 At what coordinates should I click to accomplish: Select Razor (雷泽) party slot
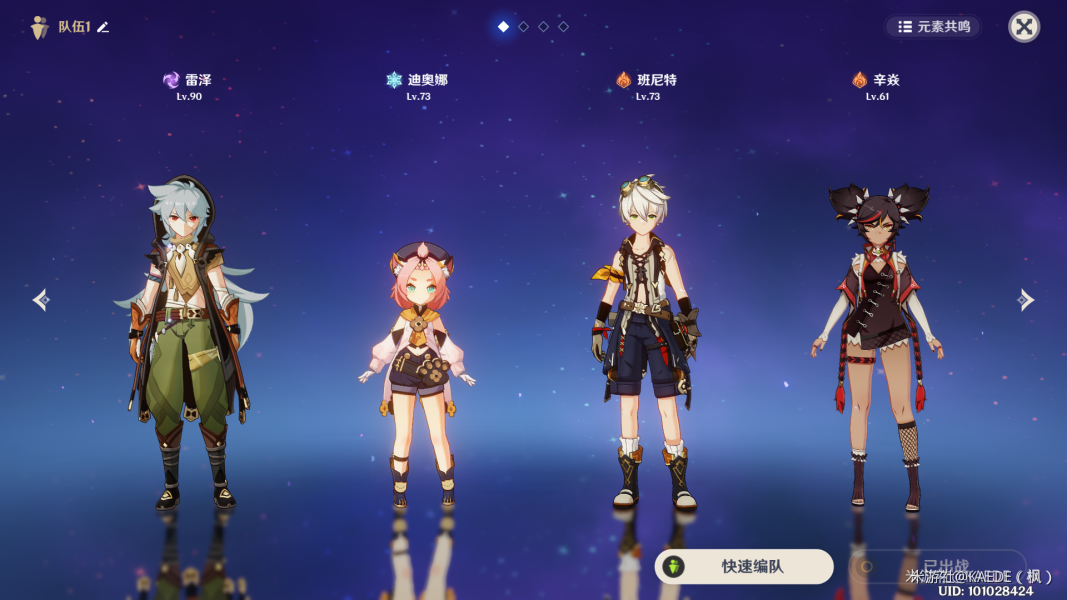[x=188, y=340]
